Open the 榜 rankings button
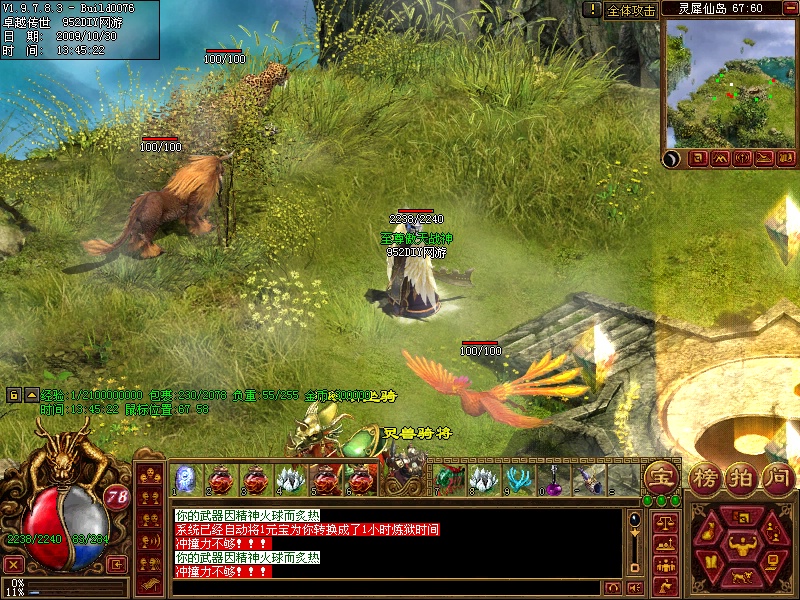This screenshot has height=600, width=800. (x=705, y=479)
